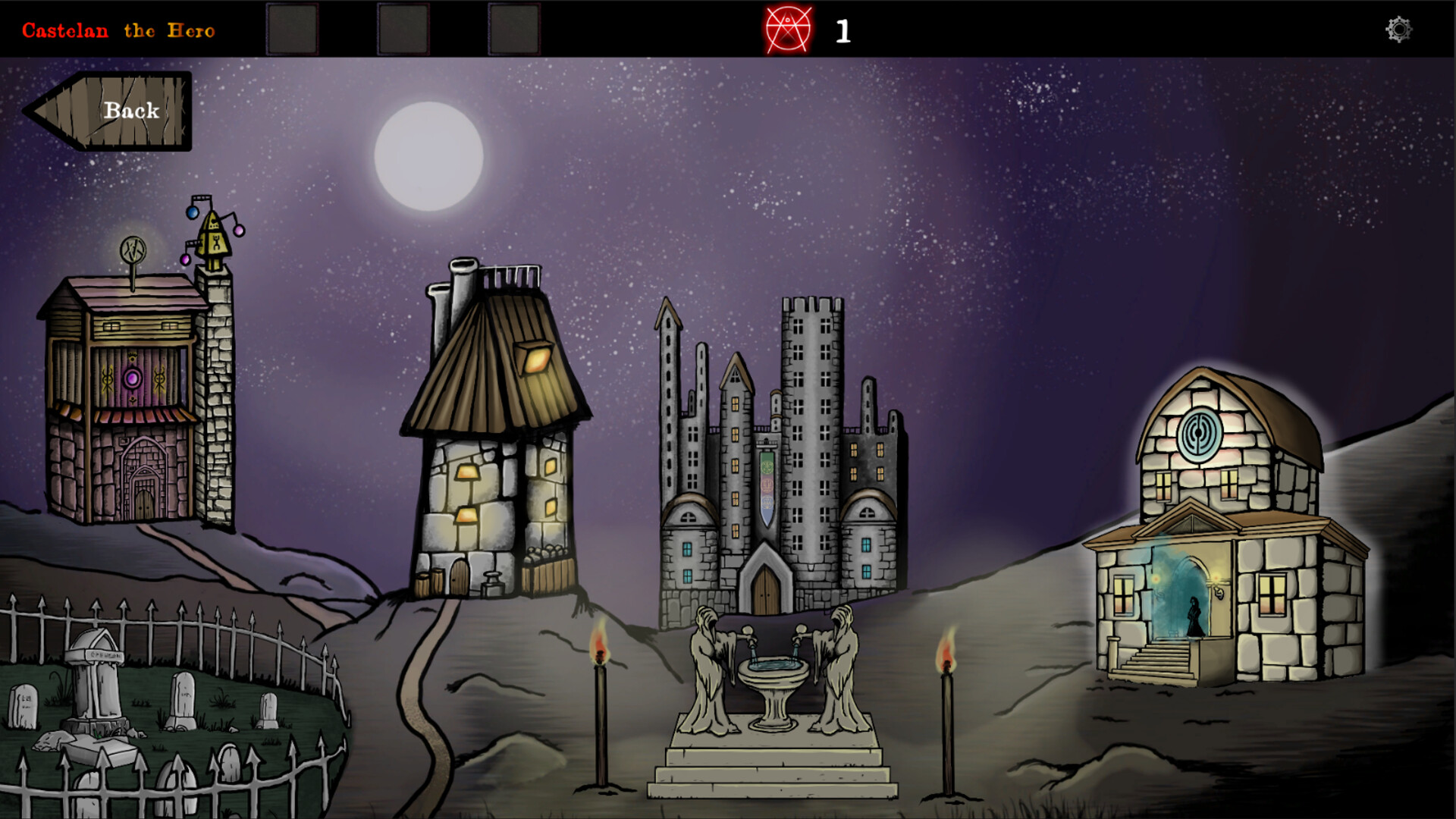Viewport: 1456px width, 819px height.
Task: Click the red pentagram currency icon
Action: click(789, 30)
